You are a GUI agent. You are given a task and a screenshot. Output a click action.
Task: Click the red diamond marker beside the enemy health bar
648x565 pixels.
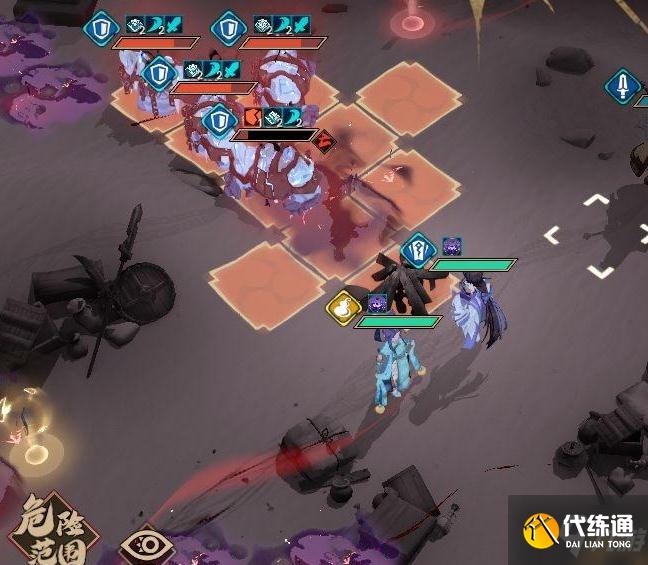click(x=324, y=141)
